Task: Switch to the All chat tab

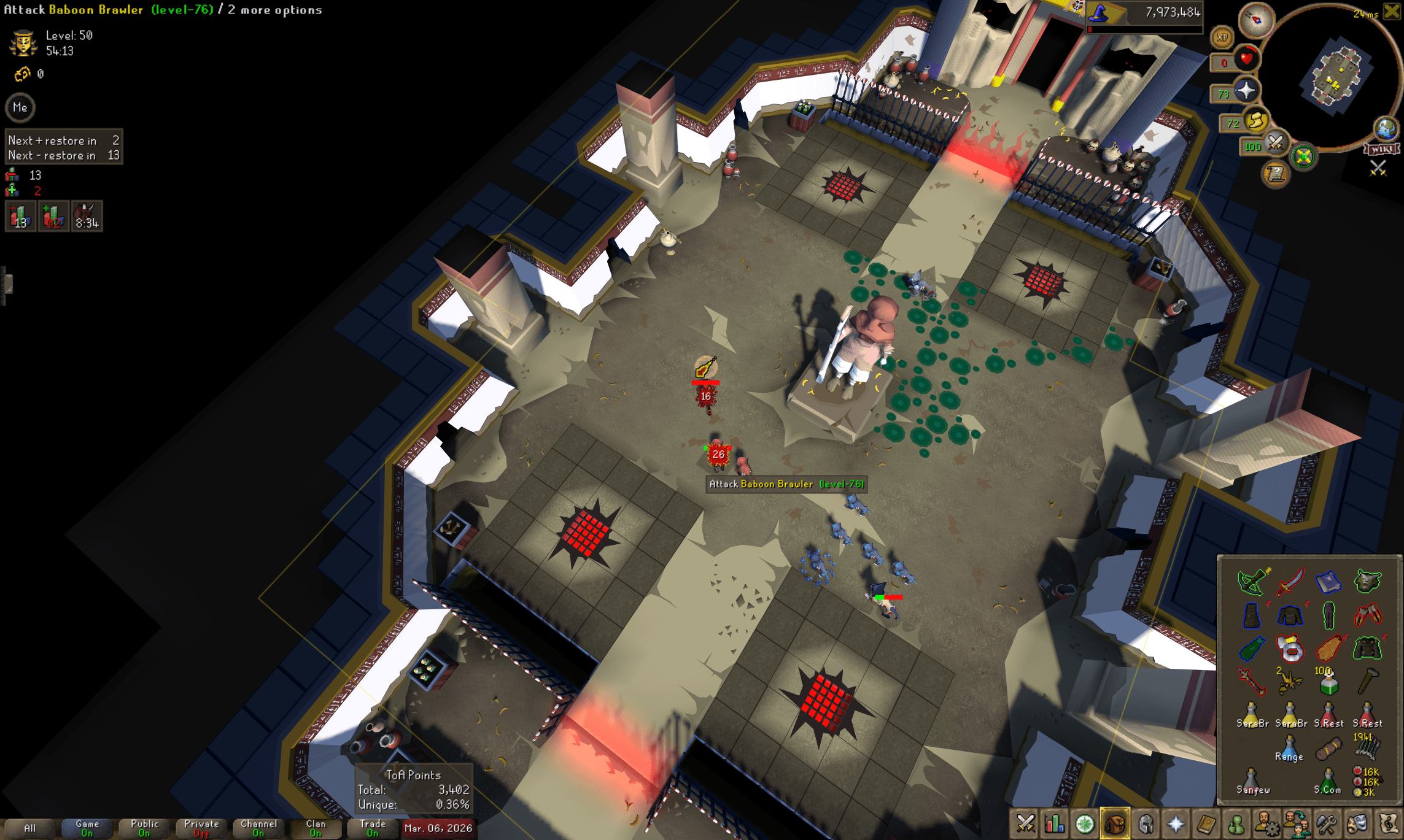Action: coord(31,827)
